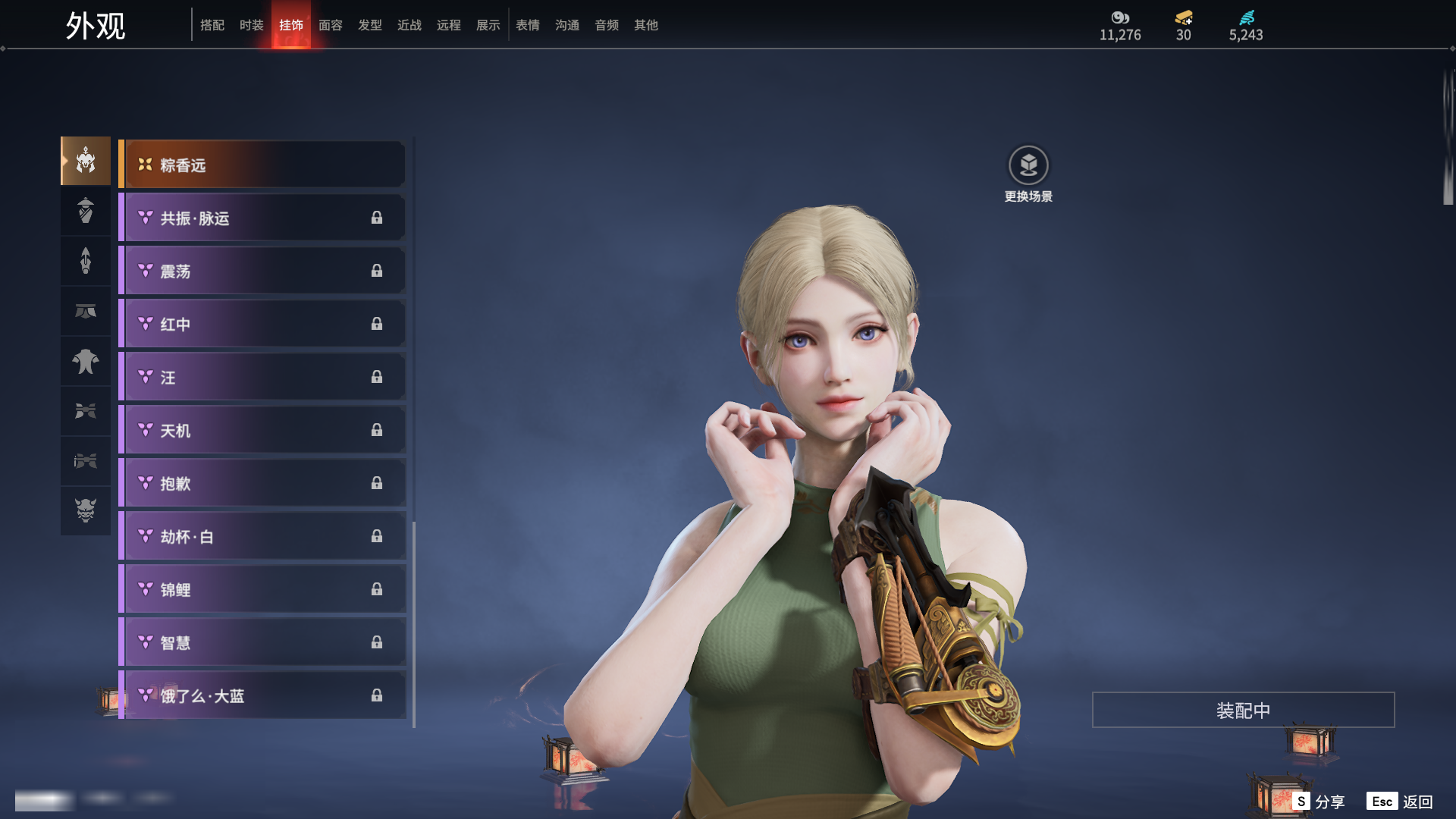Open the 时装 tab
Screen dimensions: 1456x819
[252, 25]
